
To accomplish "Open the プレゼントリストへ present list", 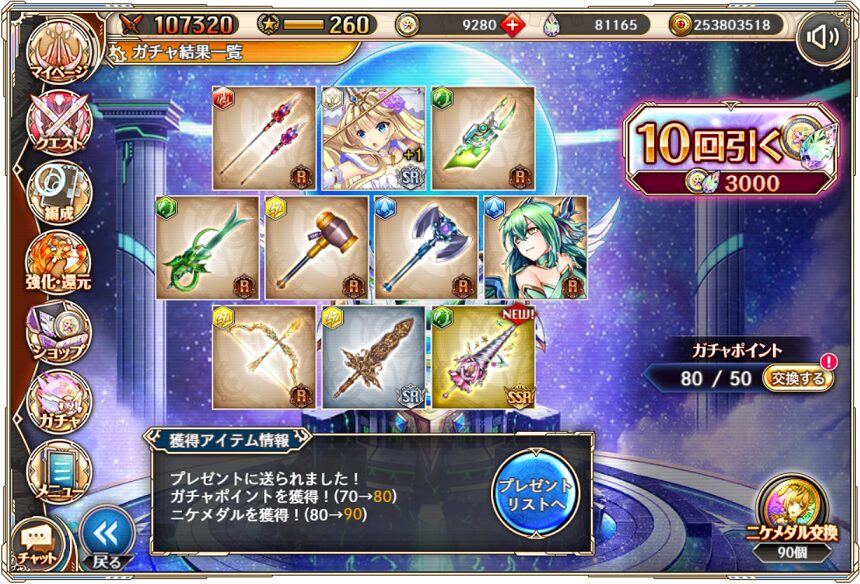I will coord(535,494).
